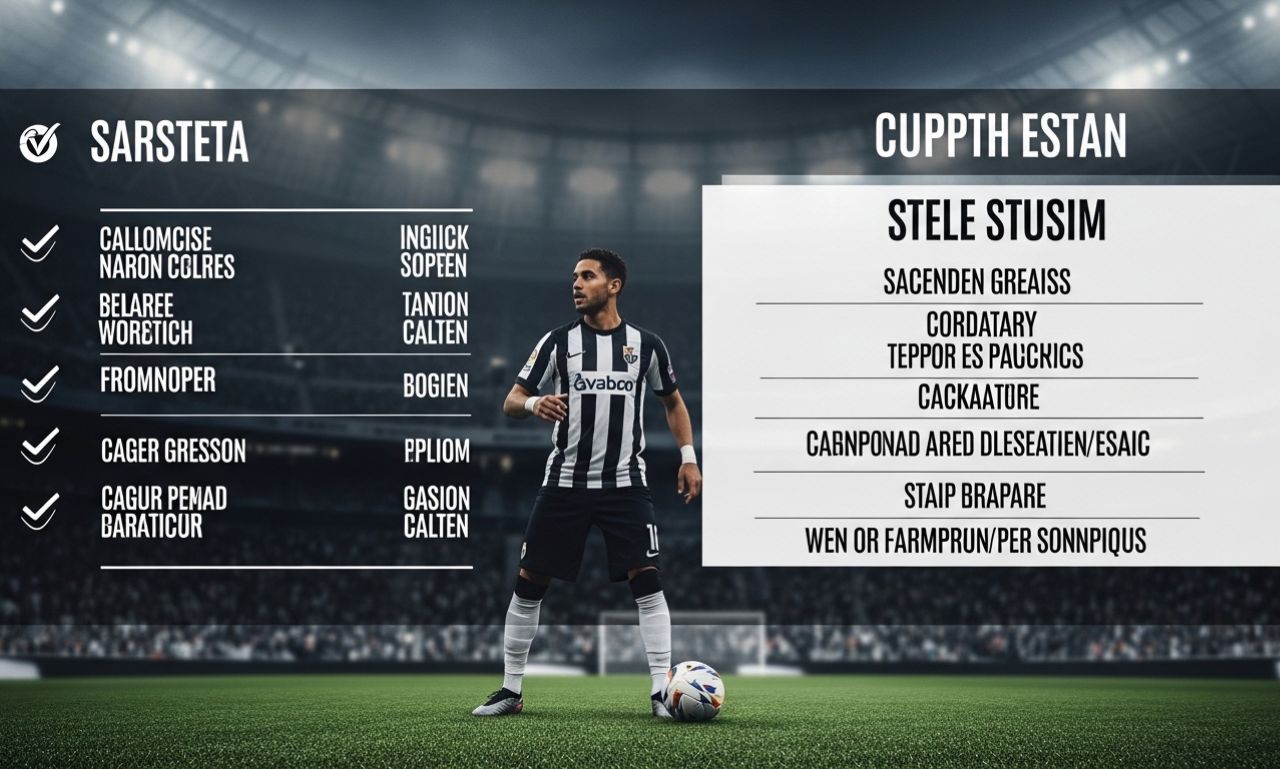This screenshot has width=1280, height=769.
Task: Select the SARSTETA header checkmark icon
Action: click(39, 143)
